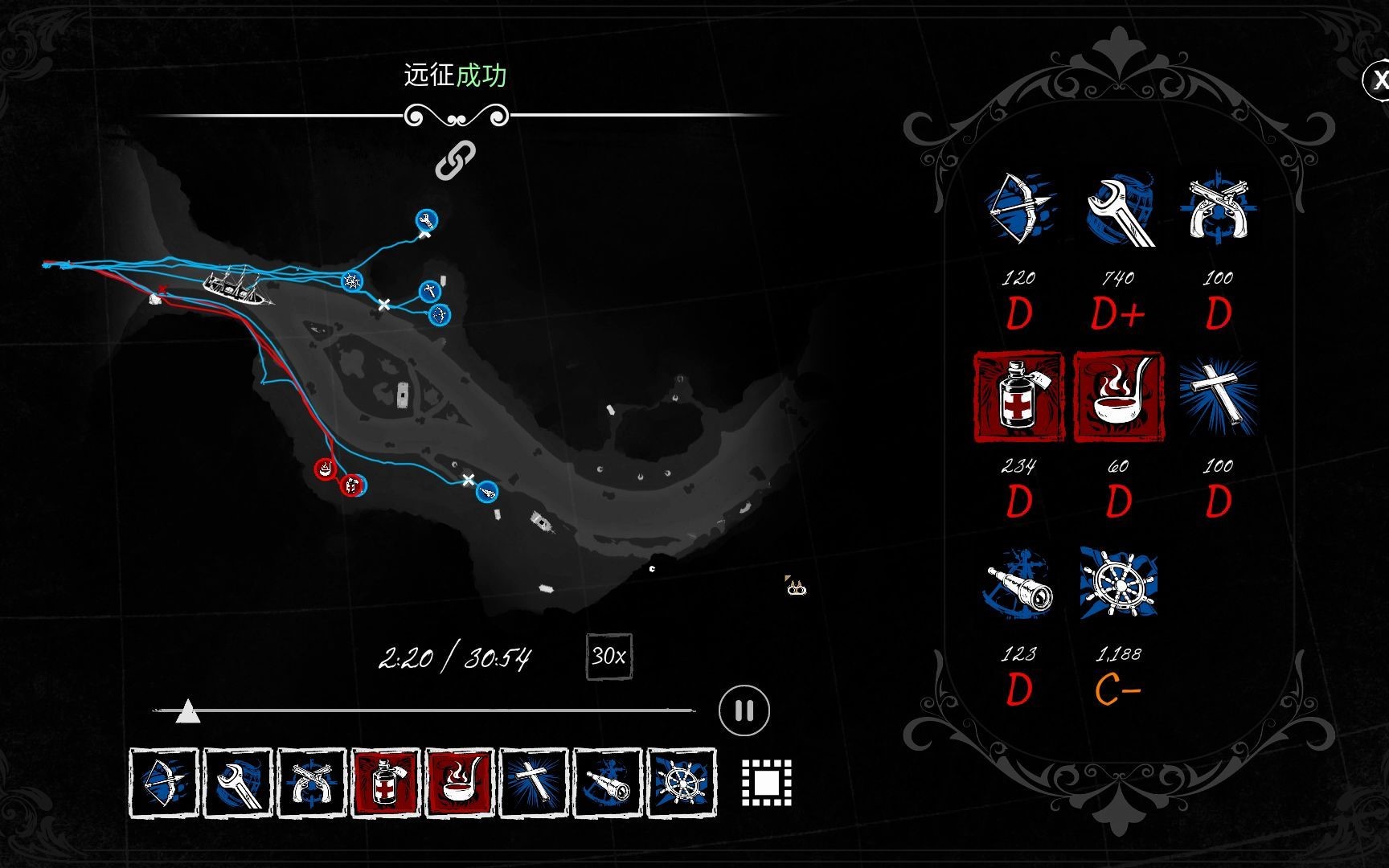Select the wrench role scoring 740

pos(1119,209)
